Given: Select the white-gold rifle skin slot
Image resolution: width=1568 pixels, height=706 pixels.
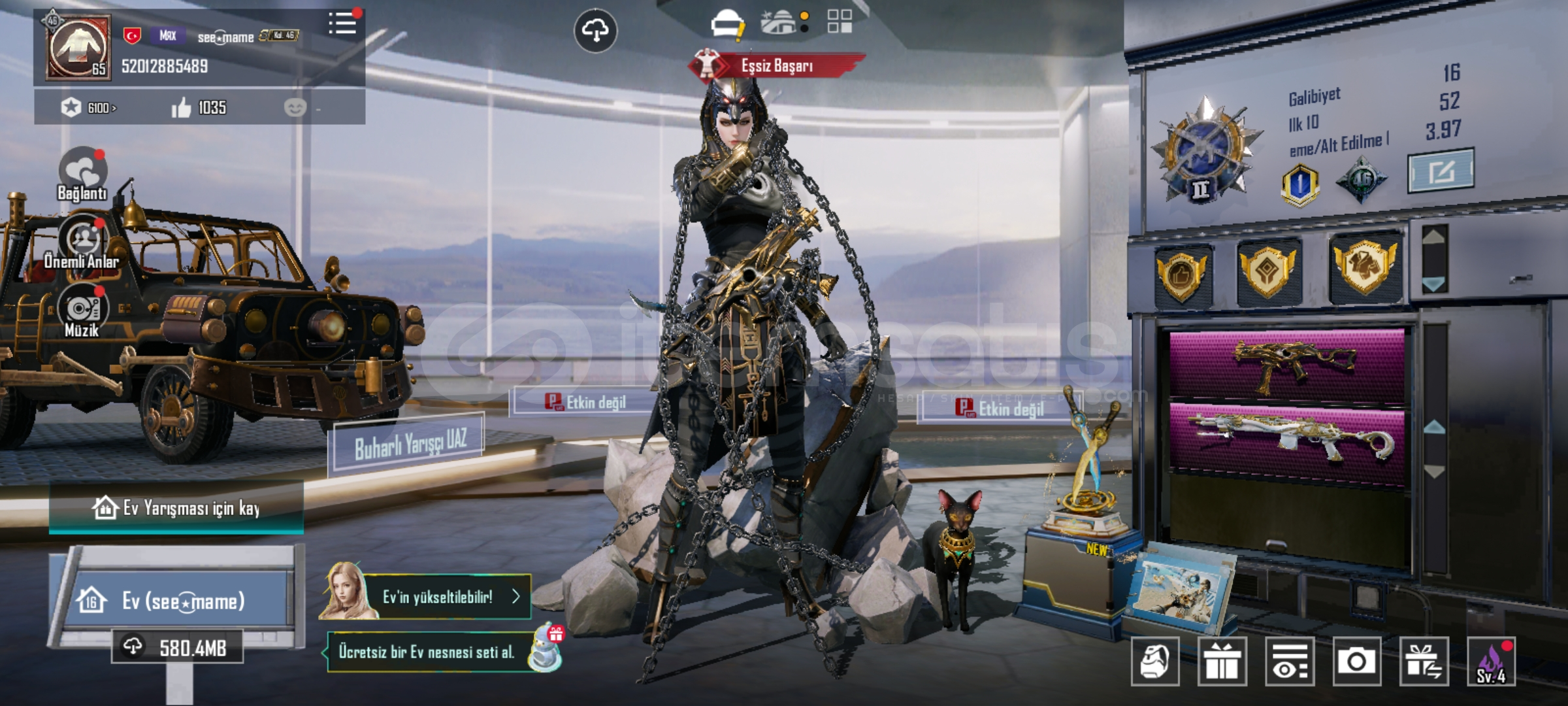Looking at the screenshot, I should tap(1287, 439).
